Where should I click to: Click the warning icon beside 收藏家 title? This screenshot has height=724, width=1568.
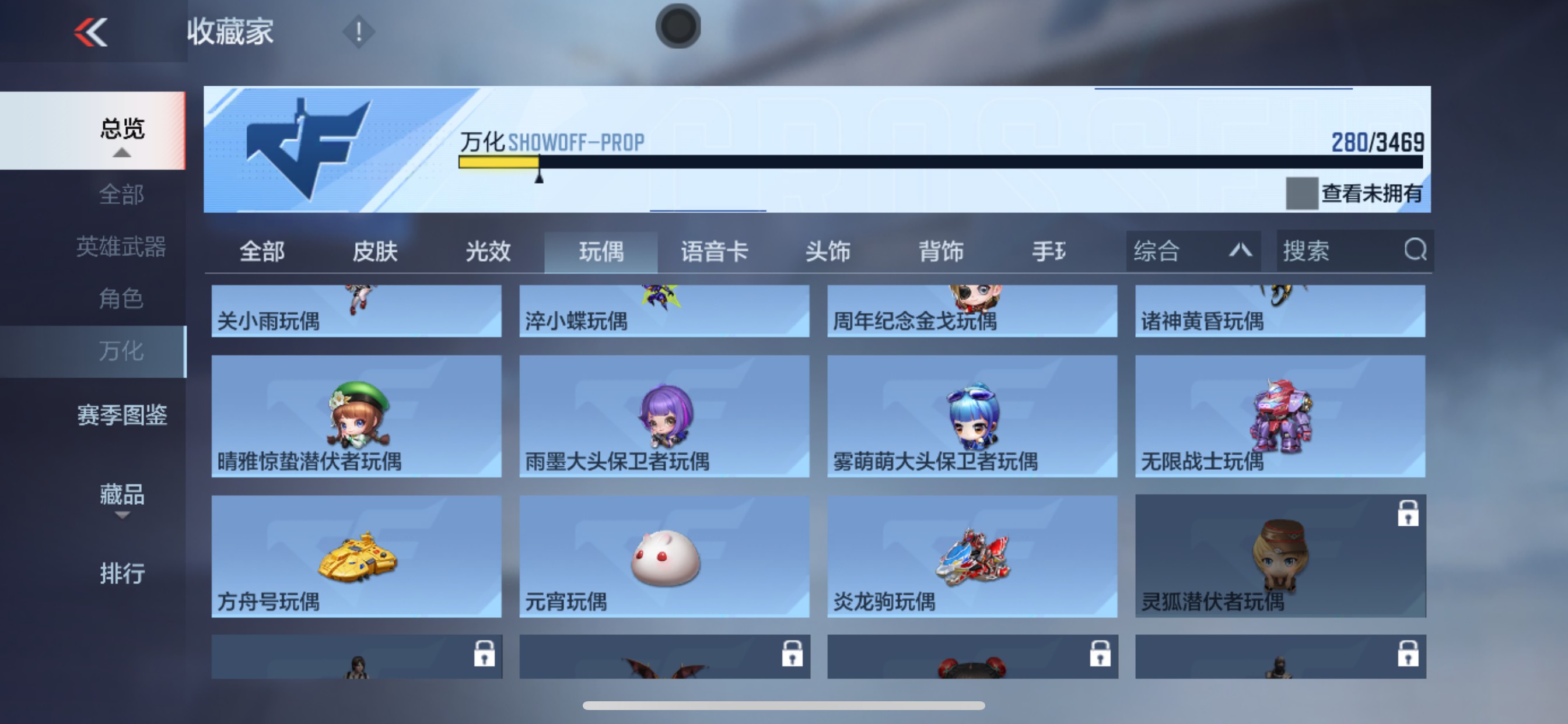pyautogui.click(x=358, y=31)
